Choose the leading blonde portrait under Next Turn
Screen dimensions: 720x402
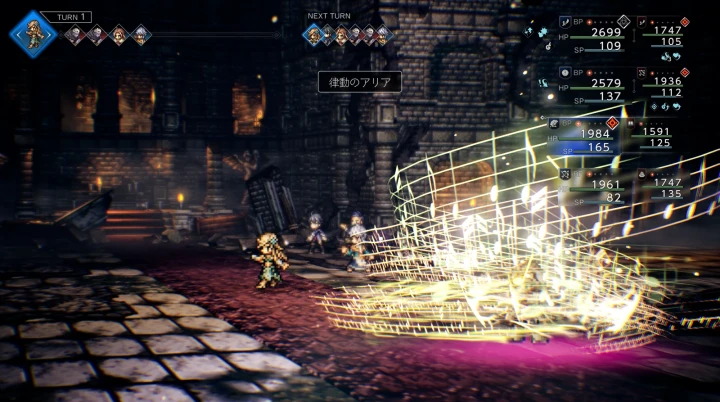(x=314, y=35)
